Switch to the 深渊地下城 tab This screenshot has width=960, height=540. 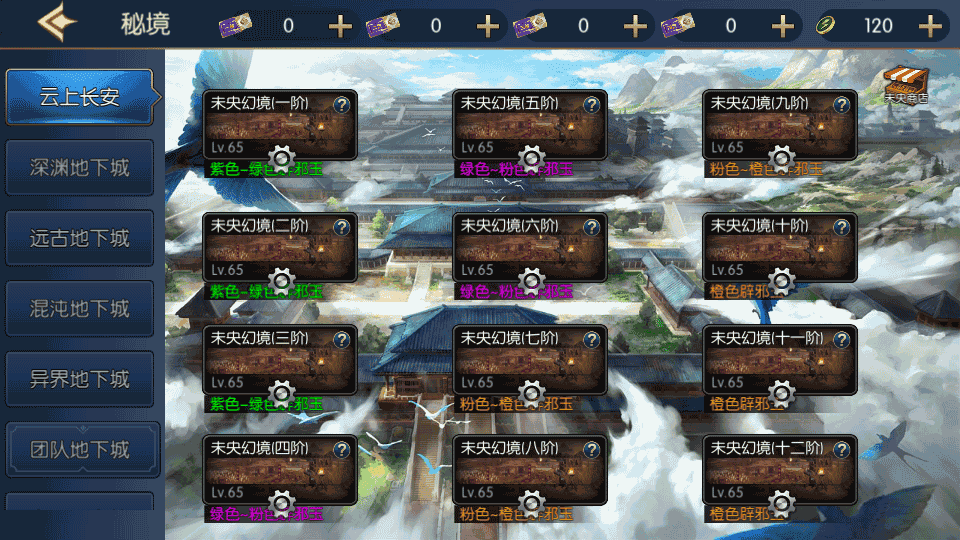pos(80,167)
